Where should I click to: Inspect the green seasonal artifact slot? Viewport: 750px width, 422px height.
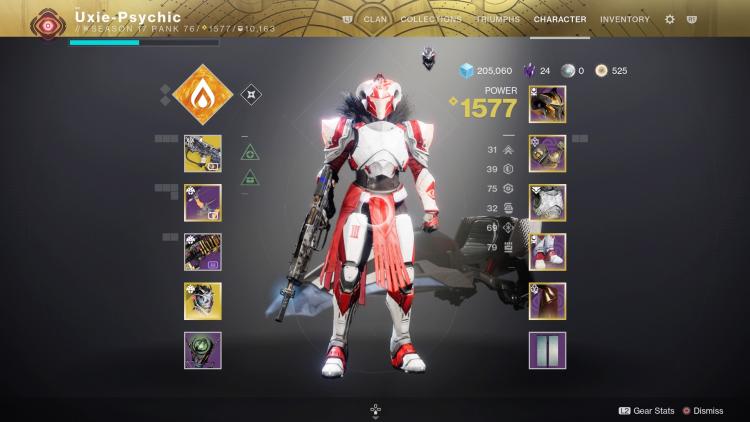click(x=202, y=350)
